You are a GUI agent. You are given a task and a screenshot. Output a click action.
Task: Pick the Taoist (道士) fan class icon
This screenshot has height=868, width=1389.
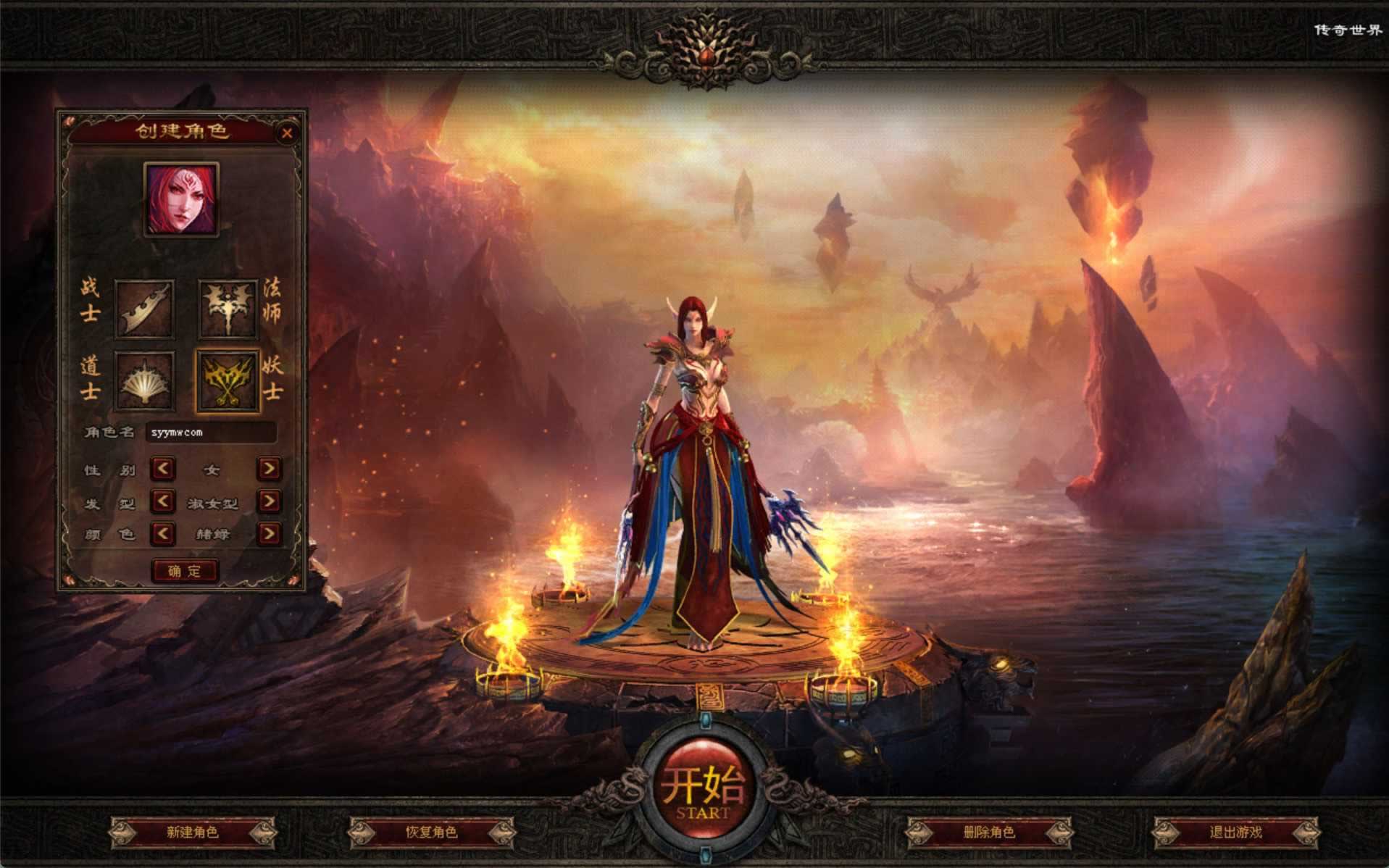pos(143,381)
